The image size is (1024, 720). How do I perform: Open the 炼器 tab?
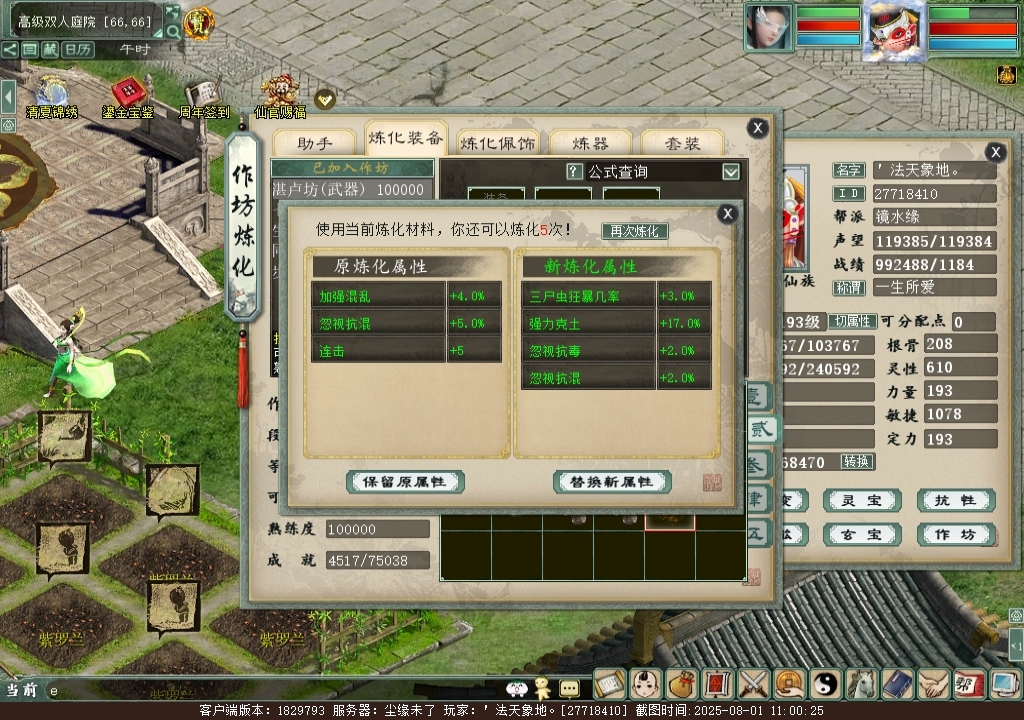[x=590, y=143]
